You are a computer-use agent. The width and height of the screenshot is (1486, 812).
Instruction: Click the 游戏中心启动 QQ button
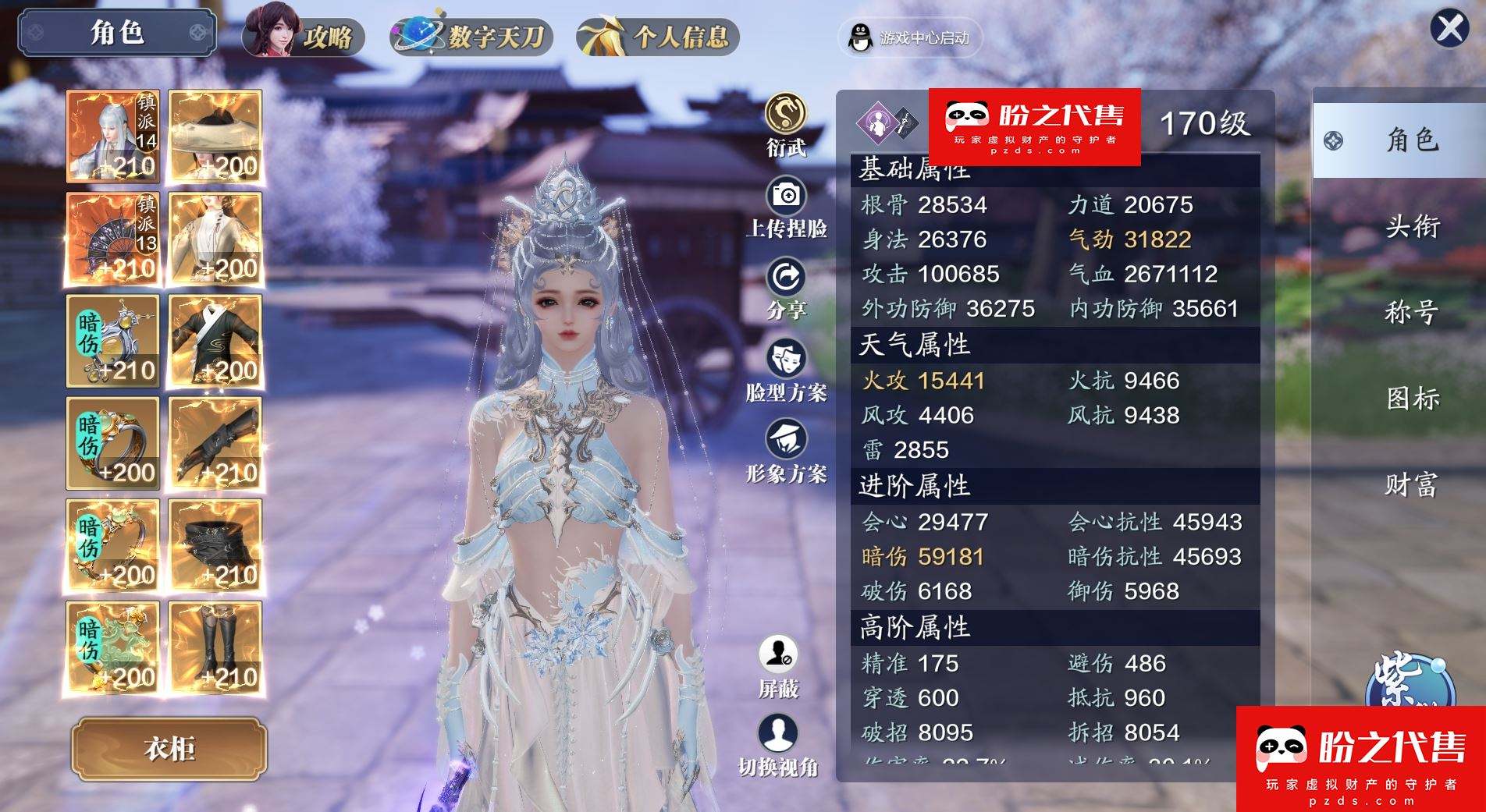tap(910, 37)
